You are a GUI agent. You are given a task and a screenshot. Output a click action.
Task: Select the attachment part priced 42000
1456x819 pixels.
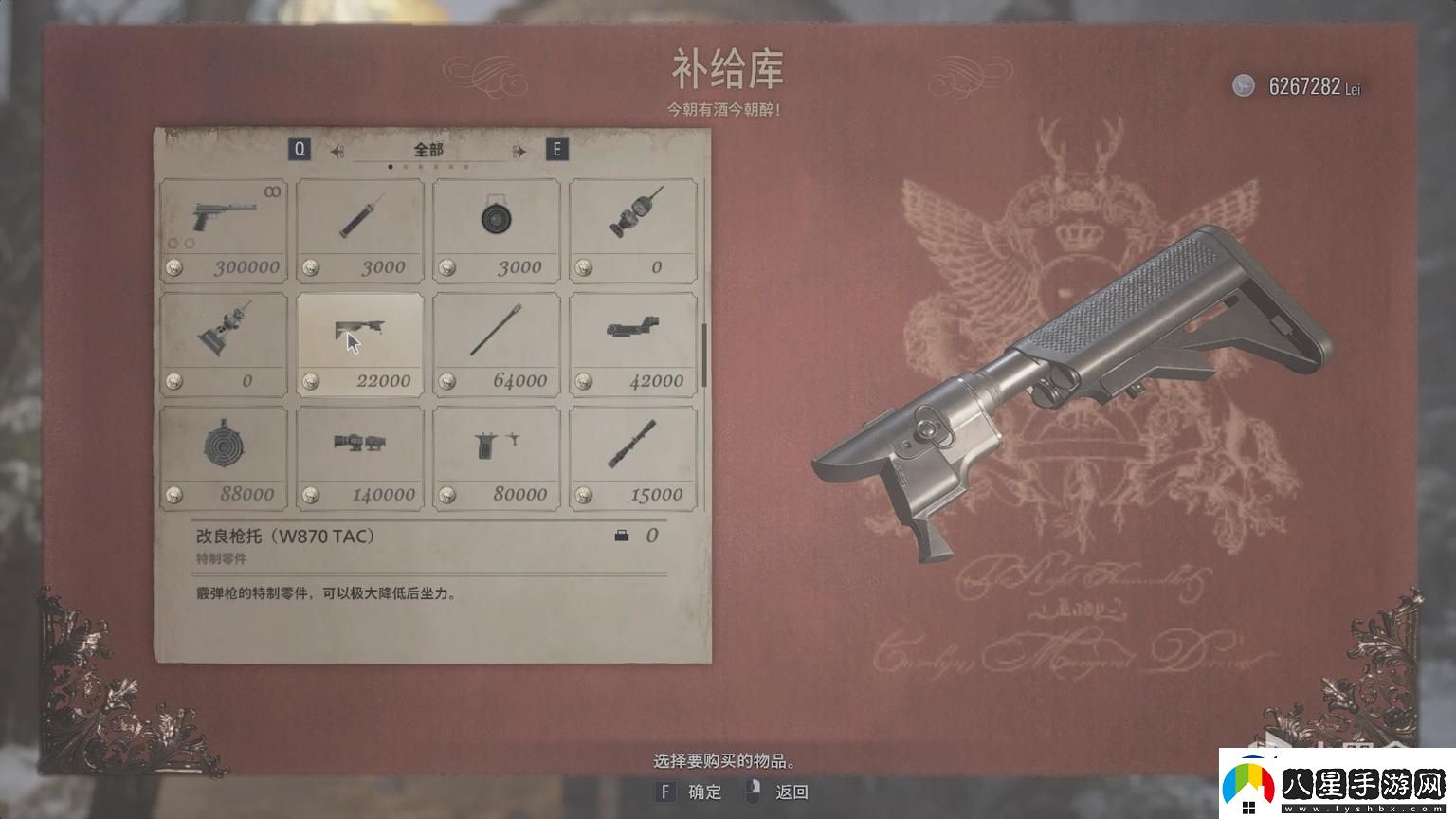pyautogui.click(x=632, y=341)
